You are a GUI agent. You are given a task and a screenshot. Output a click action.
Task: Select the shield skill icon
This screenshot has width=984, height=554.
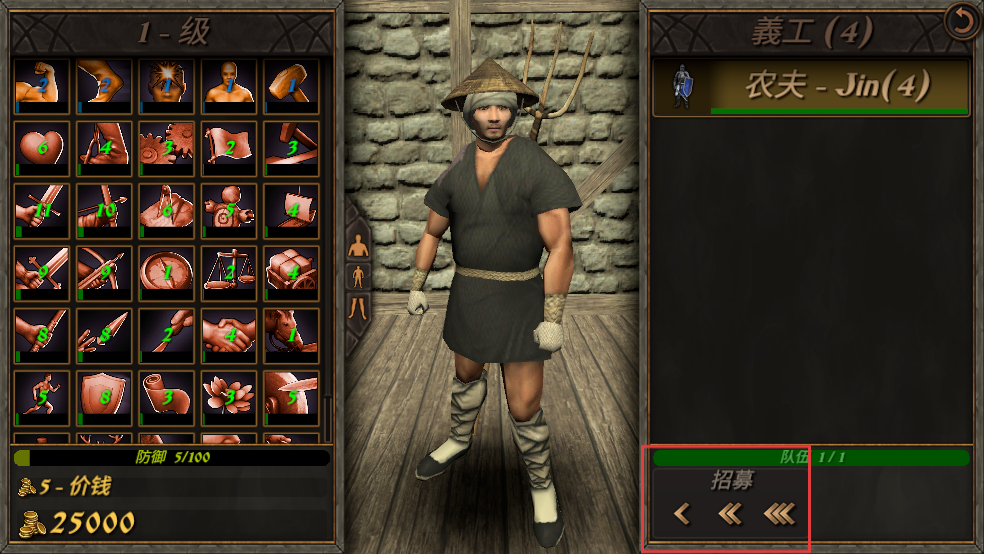coord(103,396)
